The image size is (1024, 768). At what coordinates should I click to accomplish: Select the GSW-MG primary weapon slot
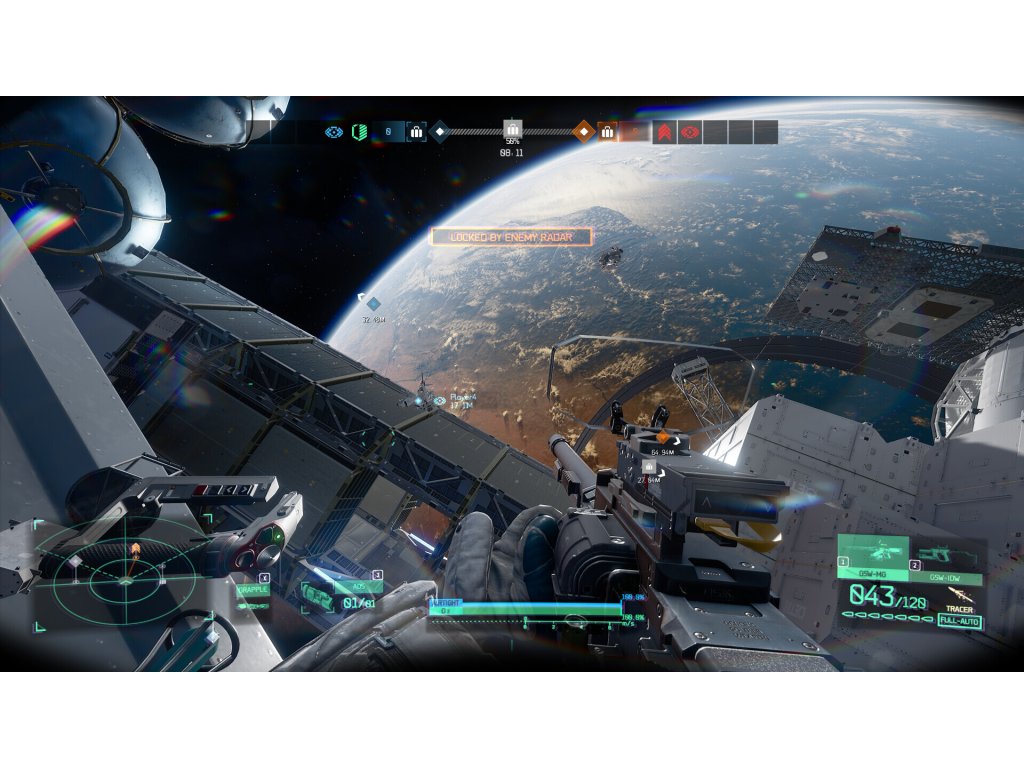(873, 556)
